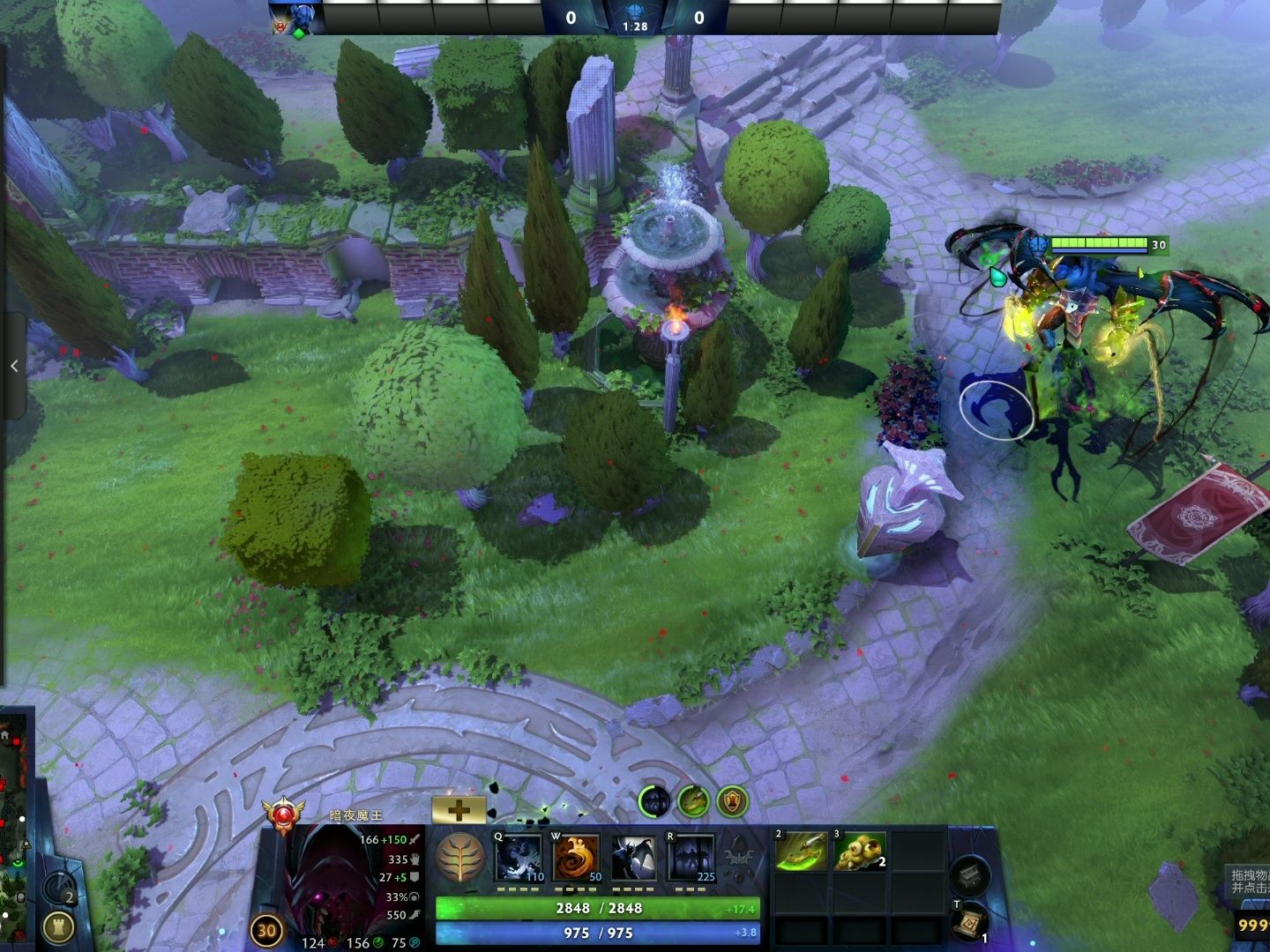Collapse the left side panel via the chevron arrow
The width and height of the screenshot is (1270, 952).
(14, 365)
